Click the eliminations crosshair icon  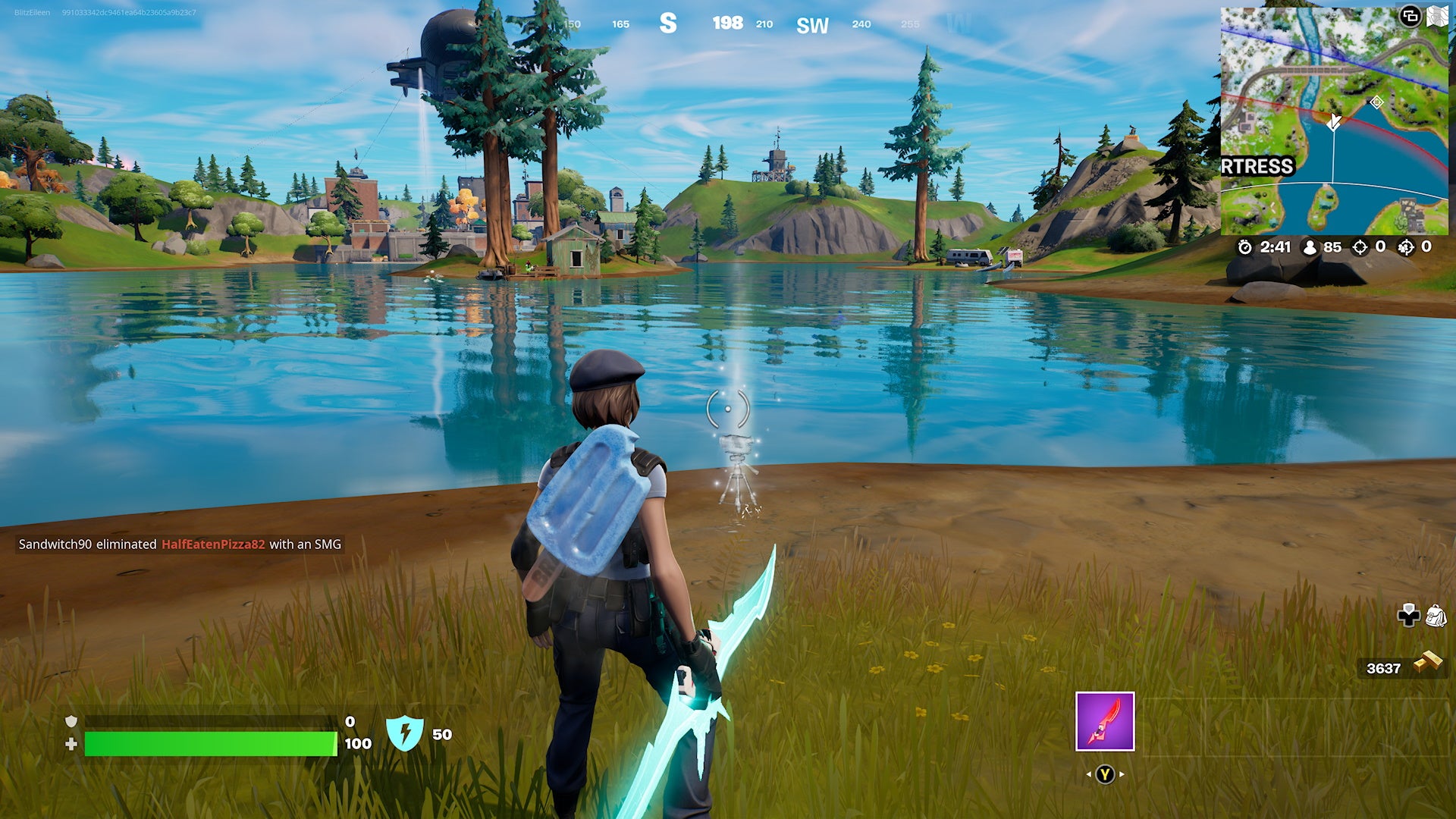coord(1360,246)
